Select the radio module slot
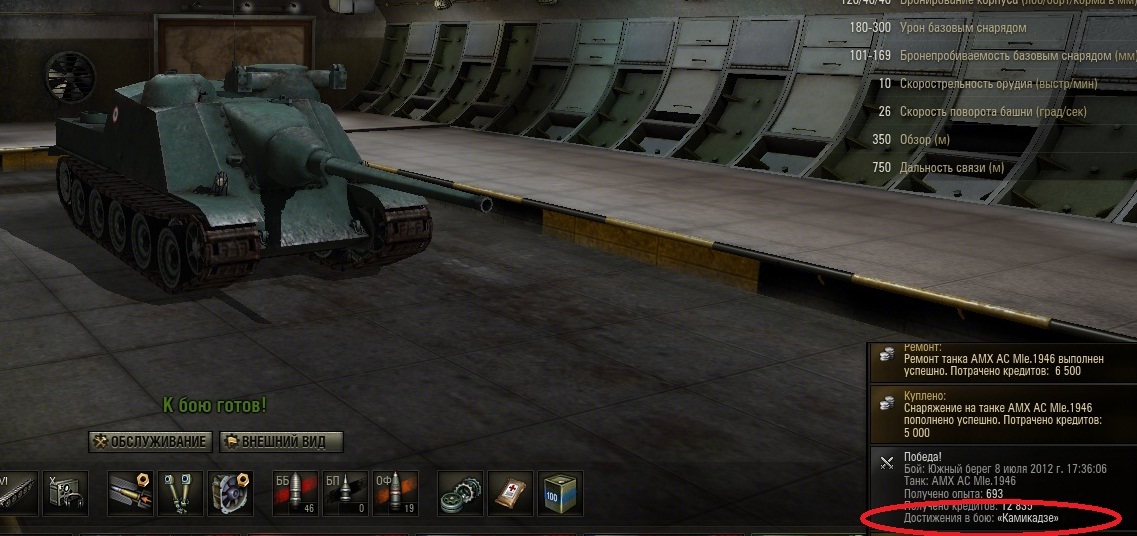Viewport: 1137px width, 536px height. click(64, 494)
